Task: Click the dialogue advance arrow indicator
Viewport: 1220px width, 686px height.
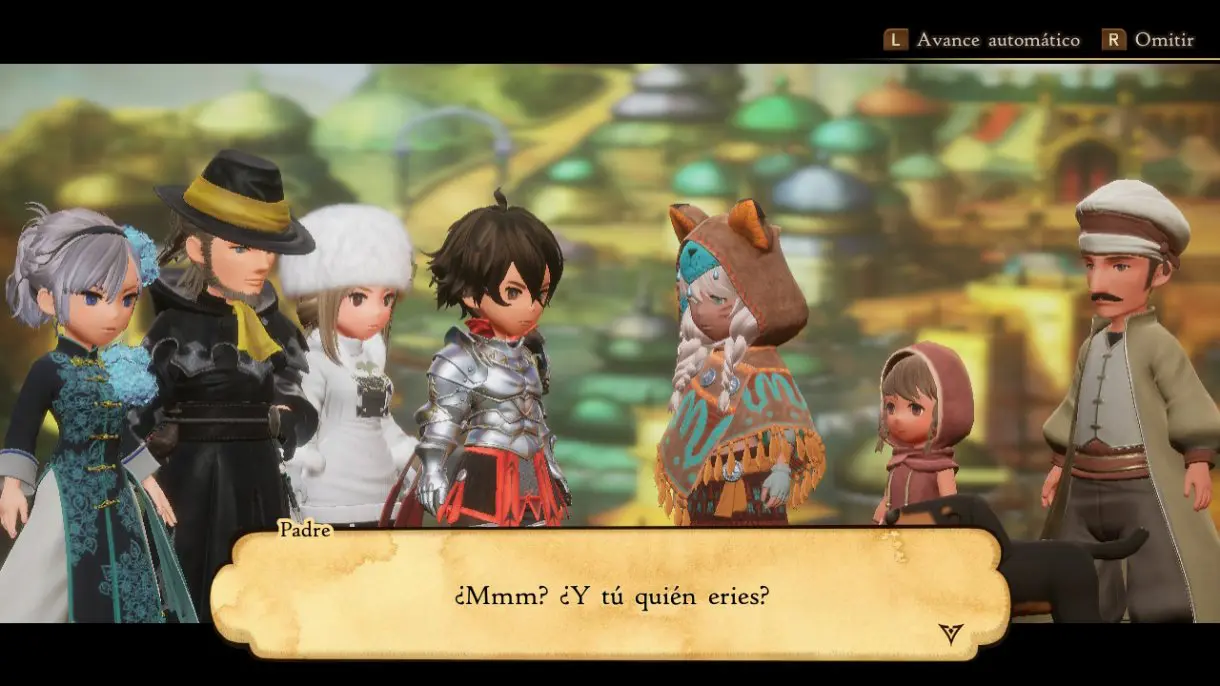Action: pyautogui.click(x=950, y=632)
